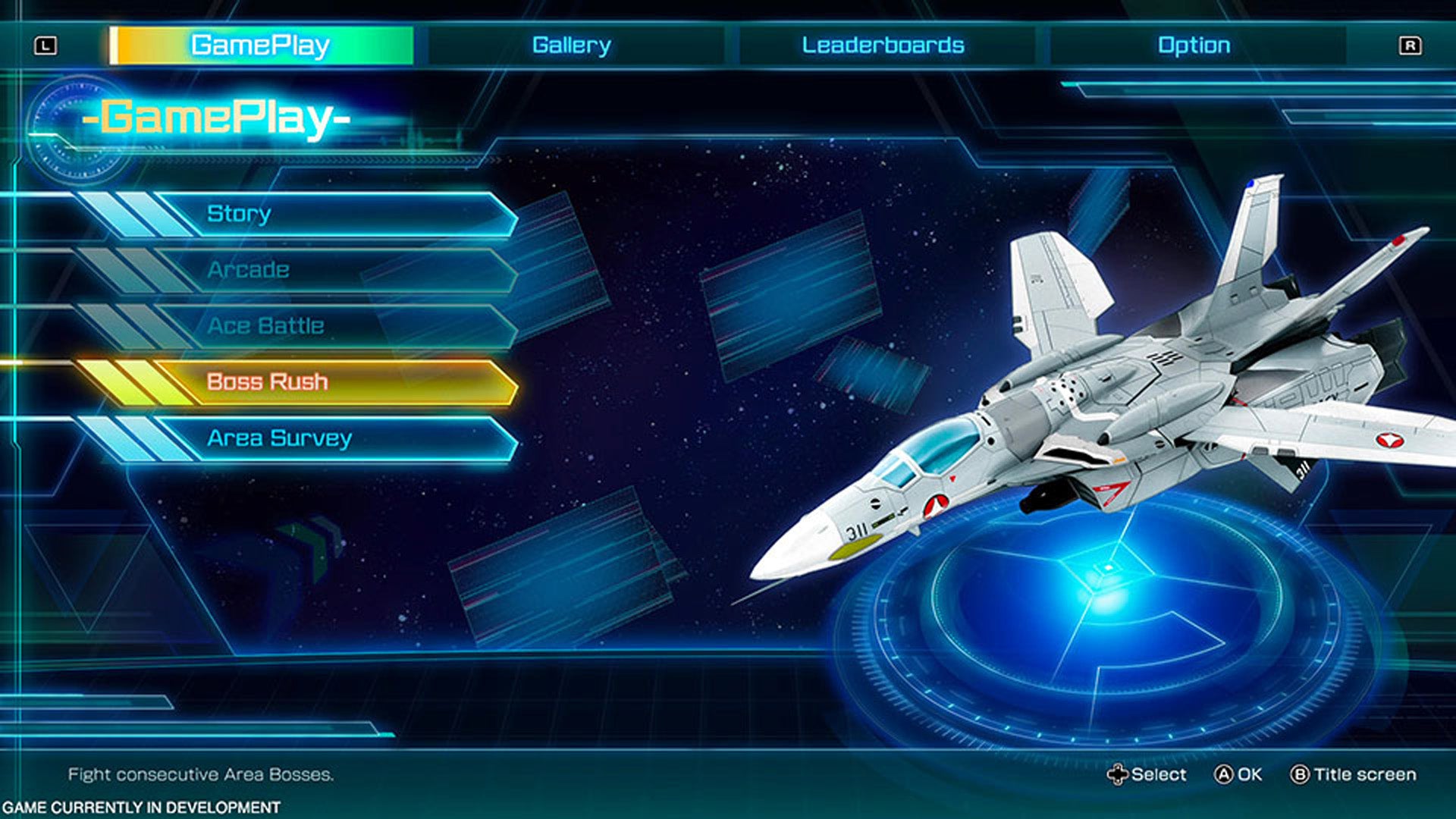Viewport: 1456px width, 819px height.
Task: Open the Leaderboards tab
Action: tap(882, 45)
